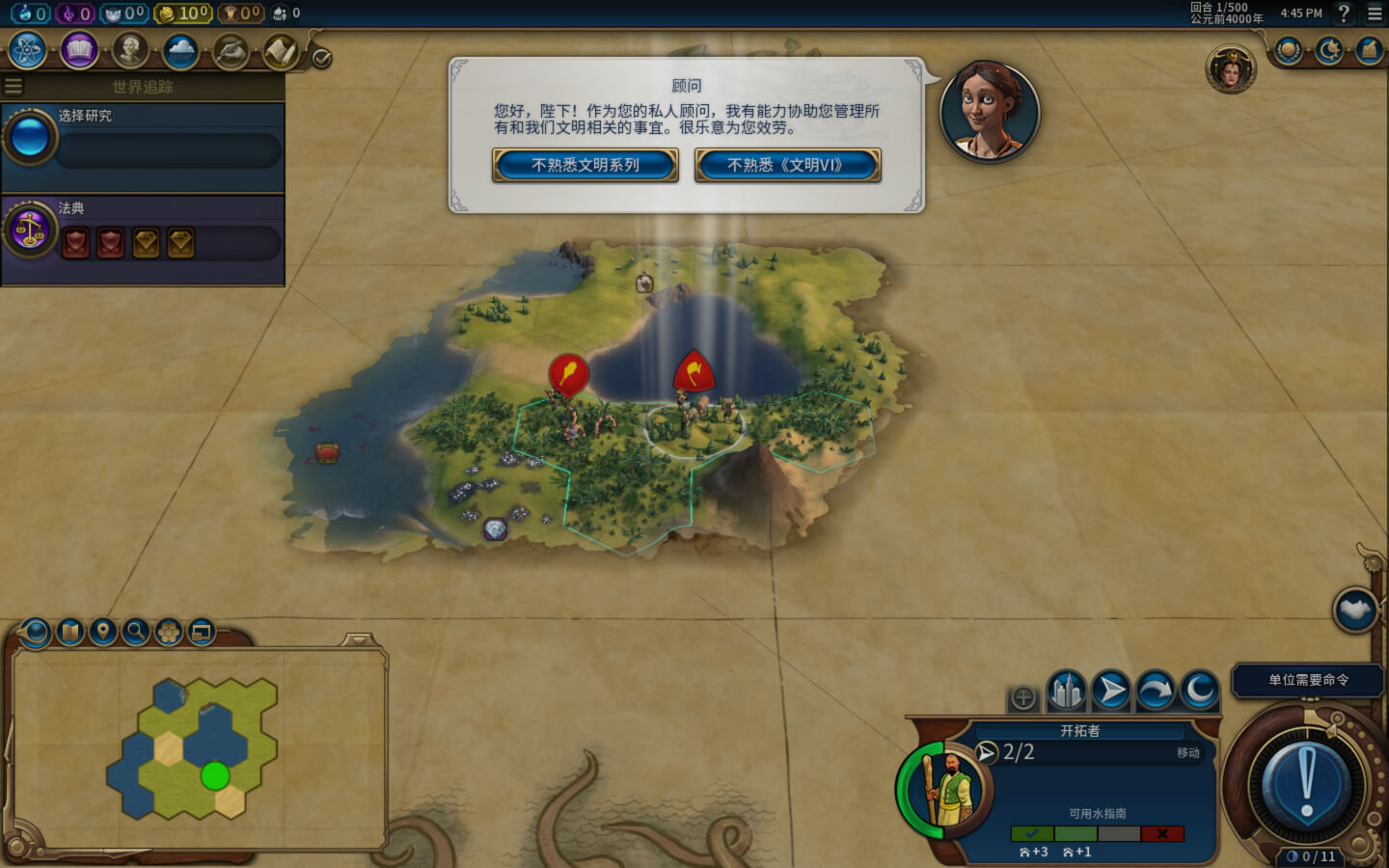This screenshot has height=868, width=1389.
Task: Activate the unit move-to arrow command
Action: [1111, 691]
